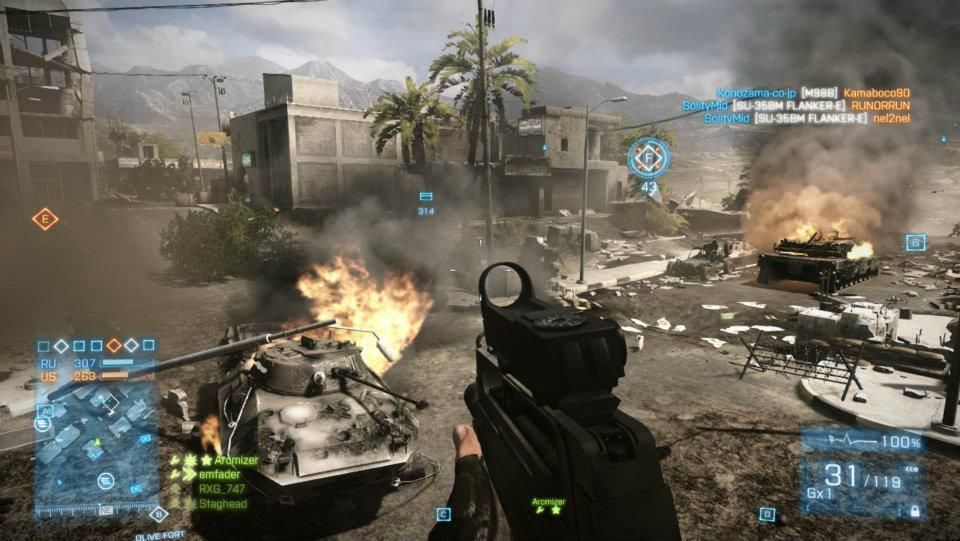Select squad member Aromizer in squad list
This screenshot has width=960, height=541.
coord(229,460)
